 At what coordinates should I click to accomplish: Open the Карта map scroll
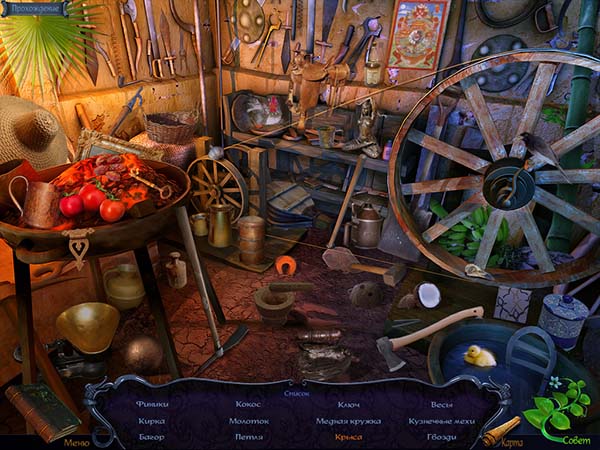click(x=501, y=431)
